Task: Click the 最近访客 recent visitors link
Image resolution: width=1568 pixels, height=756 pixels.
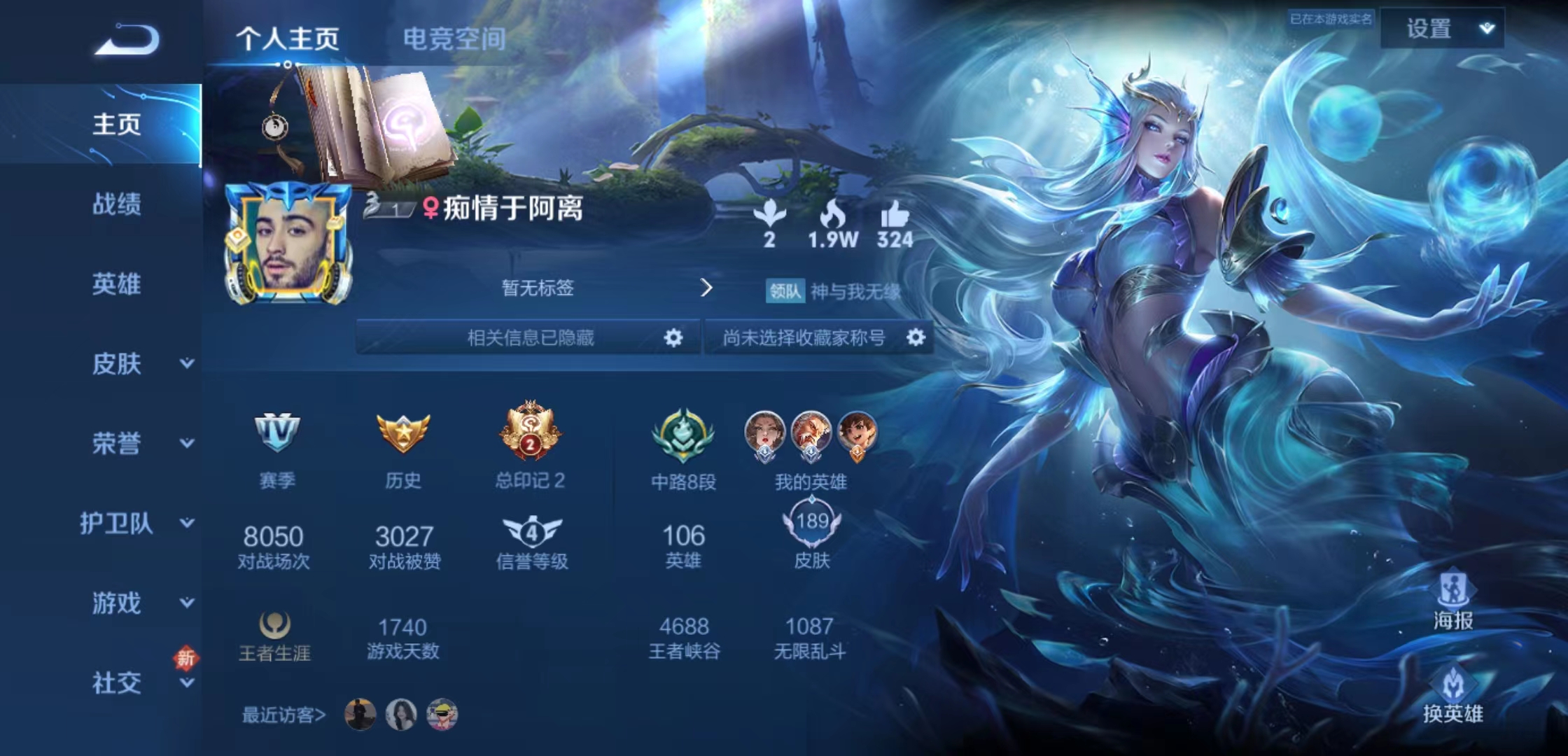Action: pos(284,715)
